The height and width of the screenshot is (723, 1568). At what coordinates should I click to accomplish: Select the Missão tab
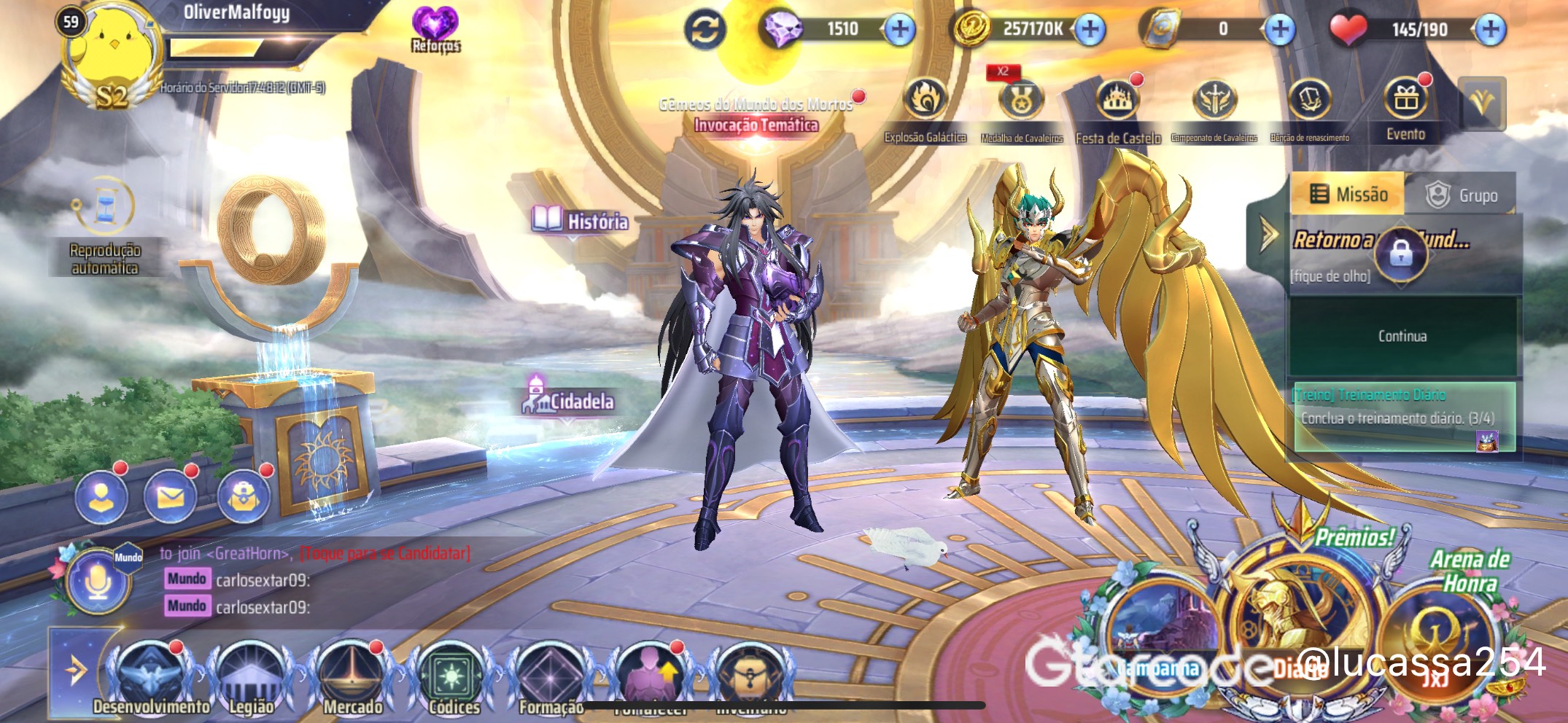coord(1348,195)
